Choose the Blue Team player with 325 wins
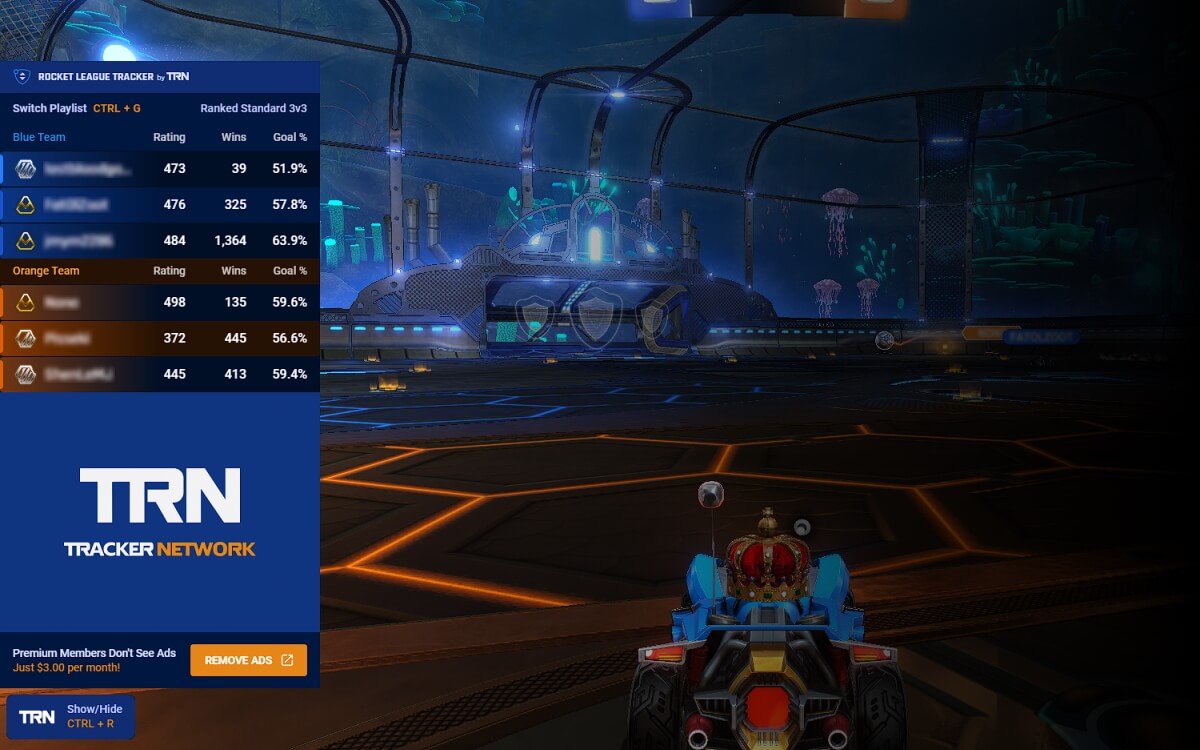1200x750 pixels. tap(160, 205)
